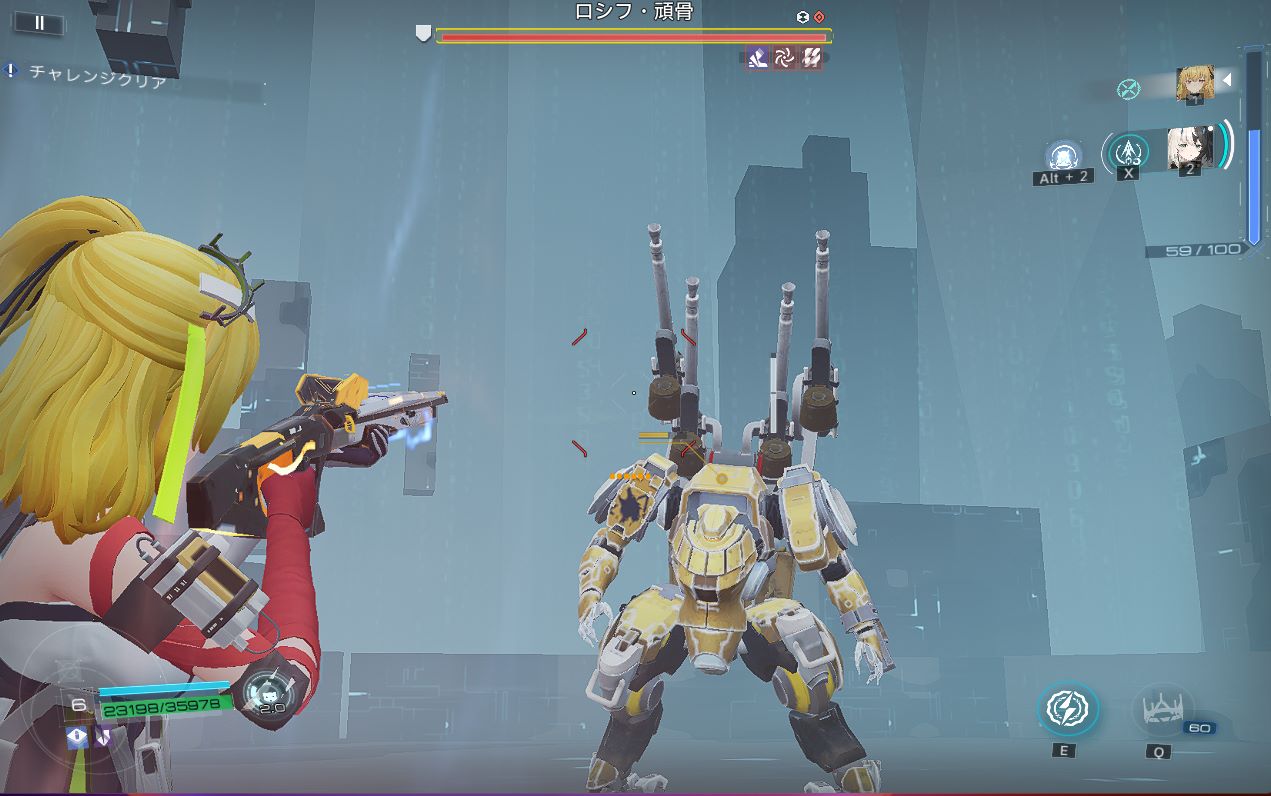Image resolution: width=1271 pixels, height=796 pixels.
Task: Use the lightning bolt skill
Action: tap(1067, 709)
